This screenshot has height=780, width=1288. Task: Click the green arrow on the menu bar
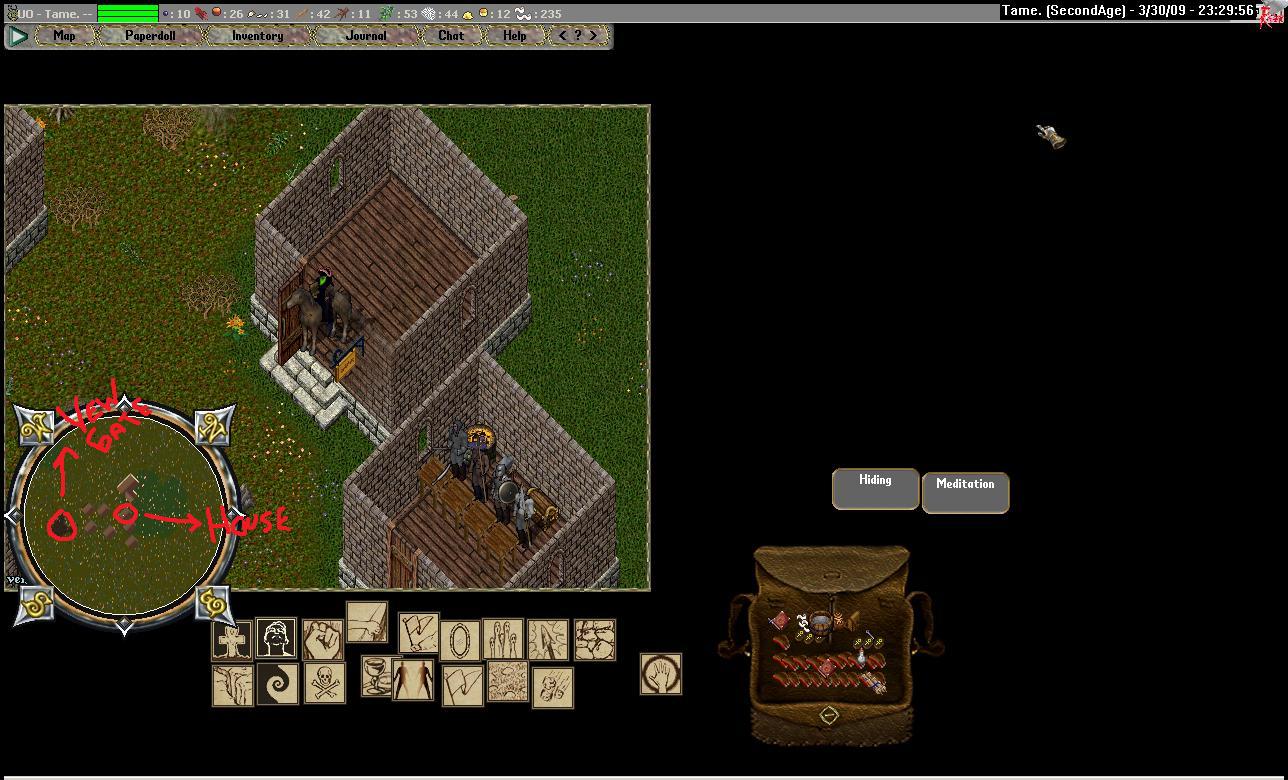coord(18,36)
